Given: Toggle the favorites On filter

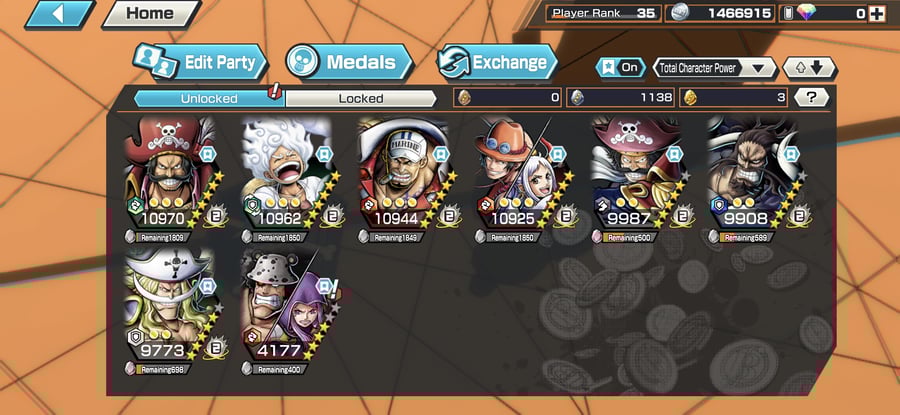Looking at the screenshot, I should tap(620, 67).
